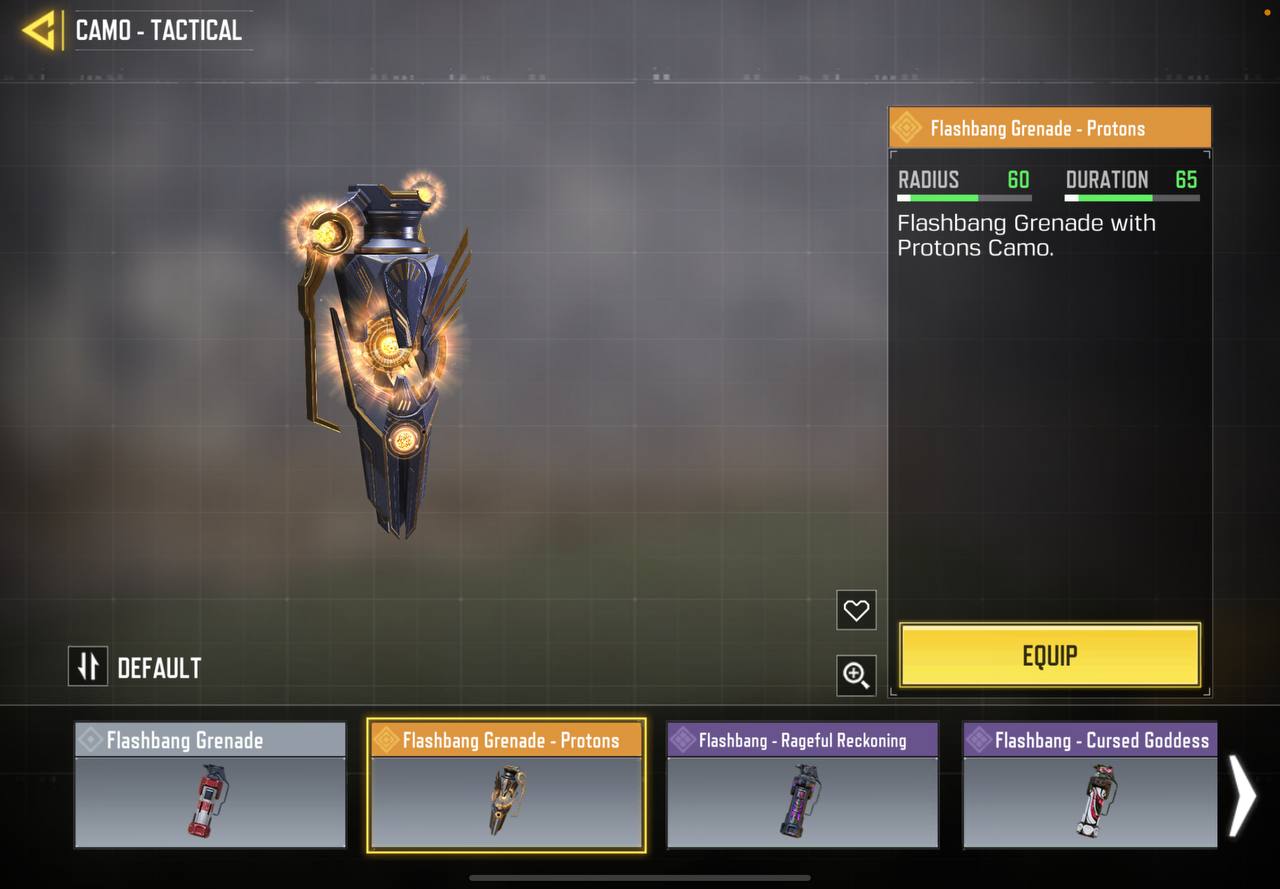Screen dimensions: 1280x889
Task: Favorite this camo with the heart icon
Action: click(856, 610)
